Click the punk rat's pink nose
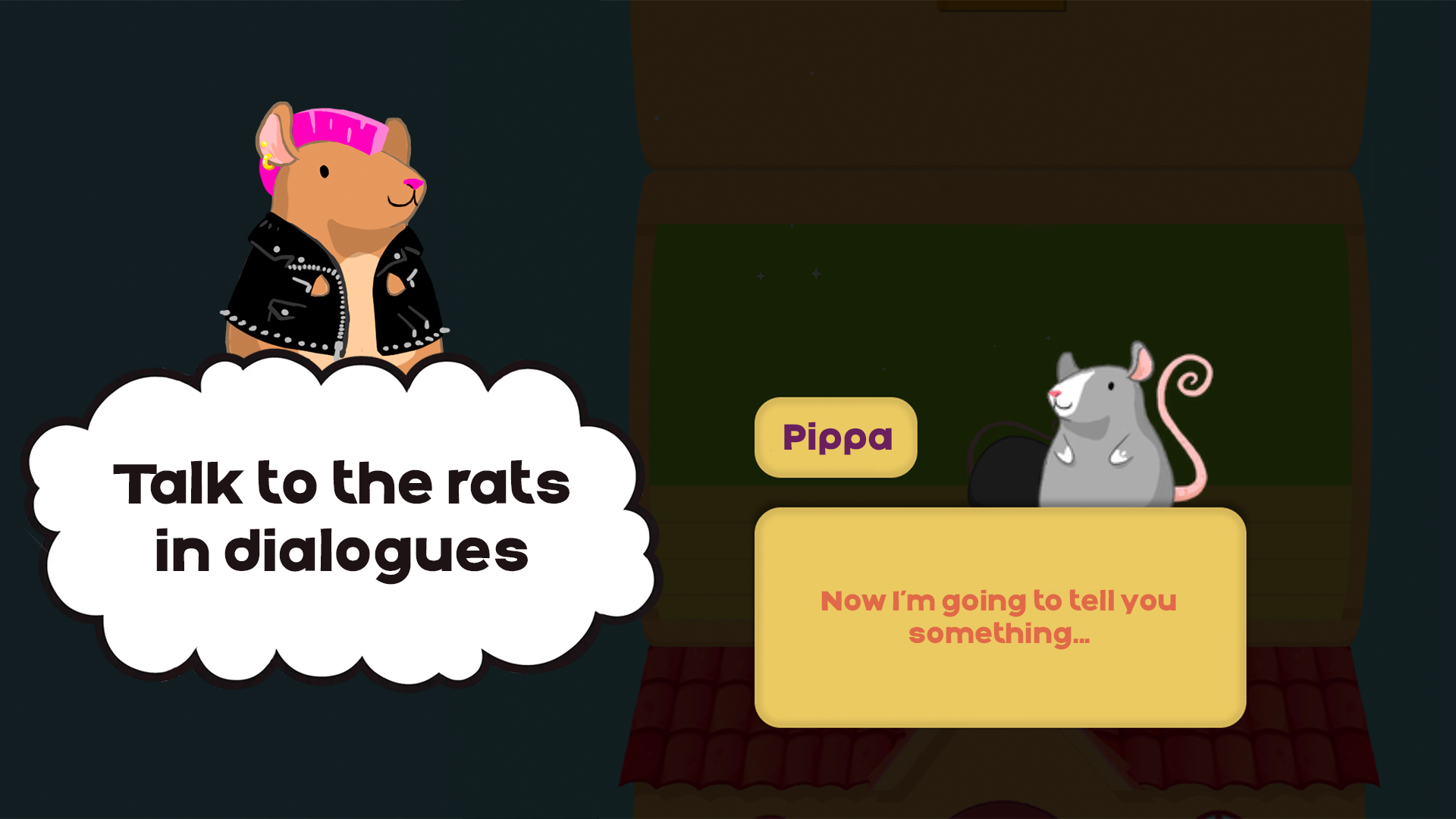This screenshot has height=819, width=1456. [414, 184]
